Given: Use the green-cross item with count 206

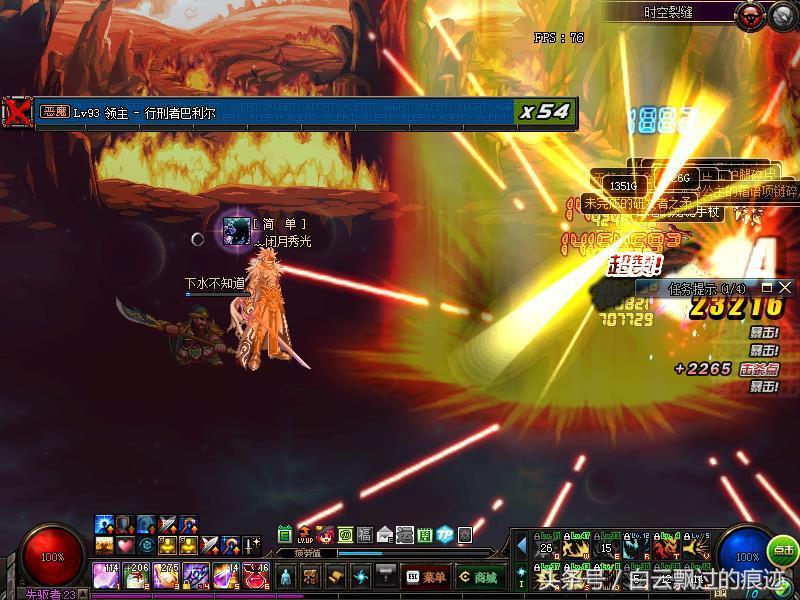Looking at the screenshot, I should (135, 575).
